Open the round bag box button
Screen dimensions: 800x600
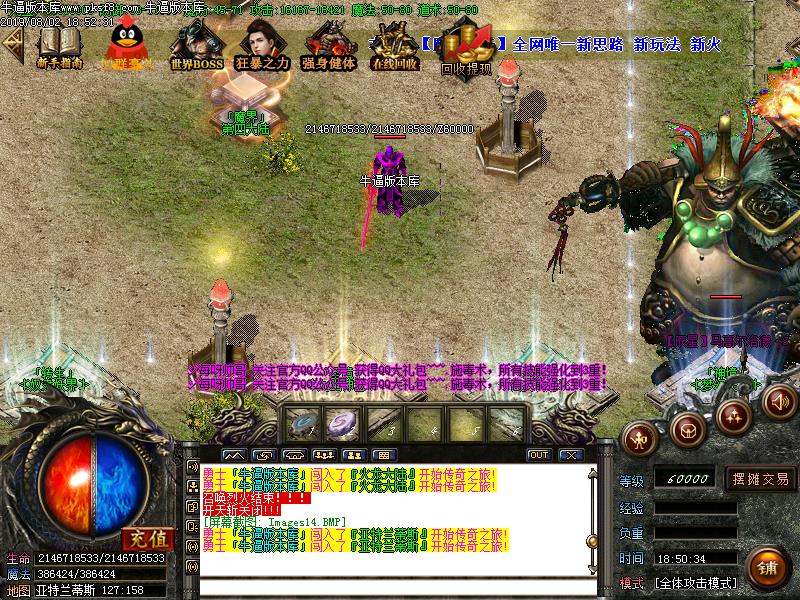687,430
